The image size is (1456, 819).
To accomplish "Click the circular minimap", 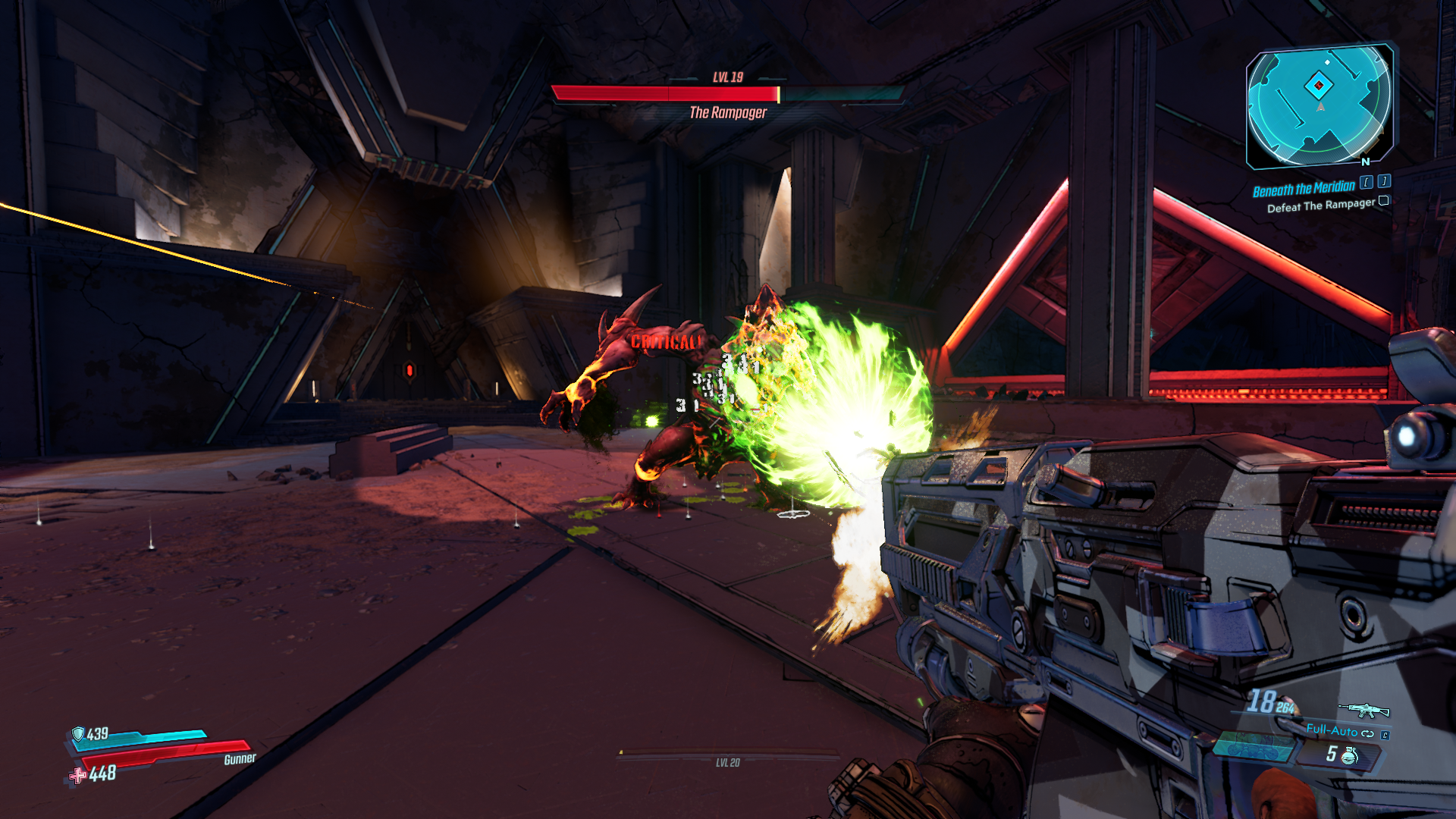I will (1319, 105).
